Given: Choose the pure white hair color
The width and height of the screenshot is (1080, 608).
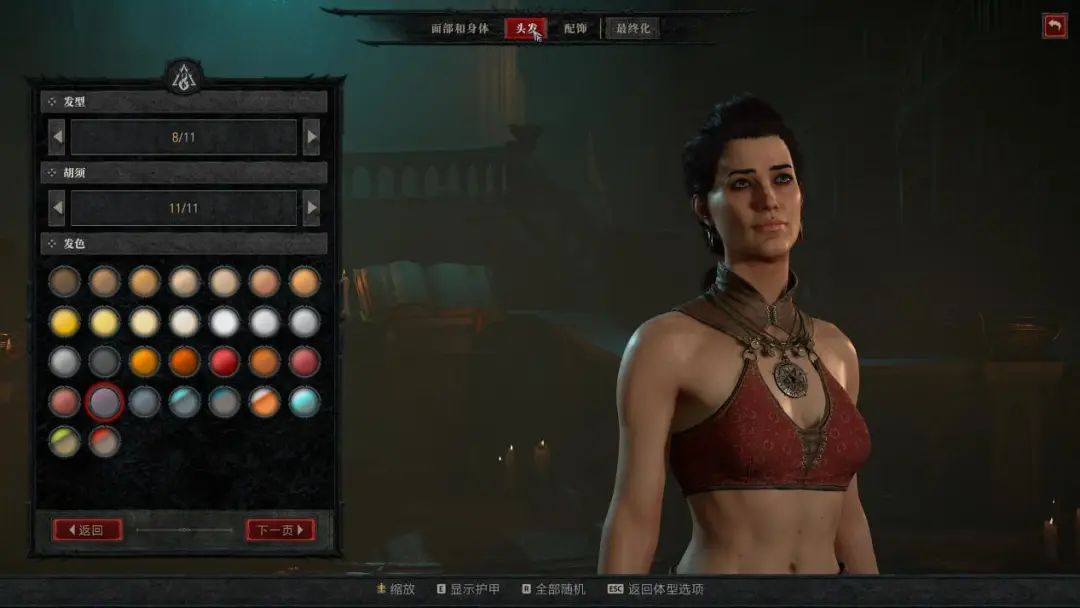Looking at the screenshot, I should pos(225,321).
